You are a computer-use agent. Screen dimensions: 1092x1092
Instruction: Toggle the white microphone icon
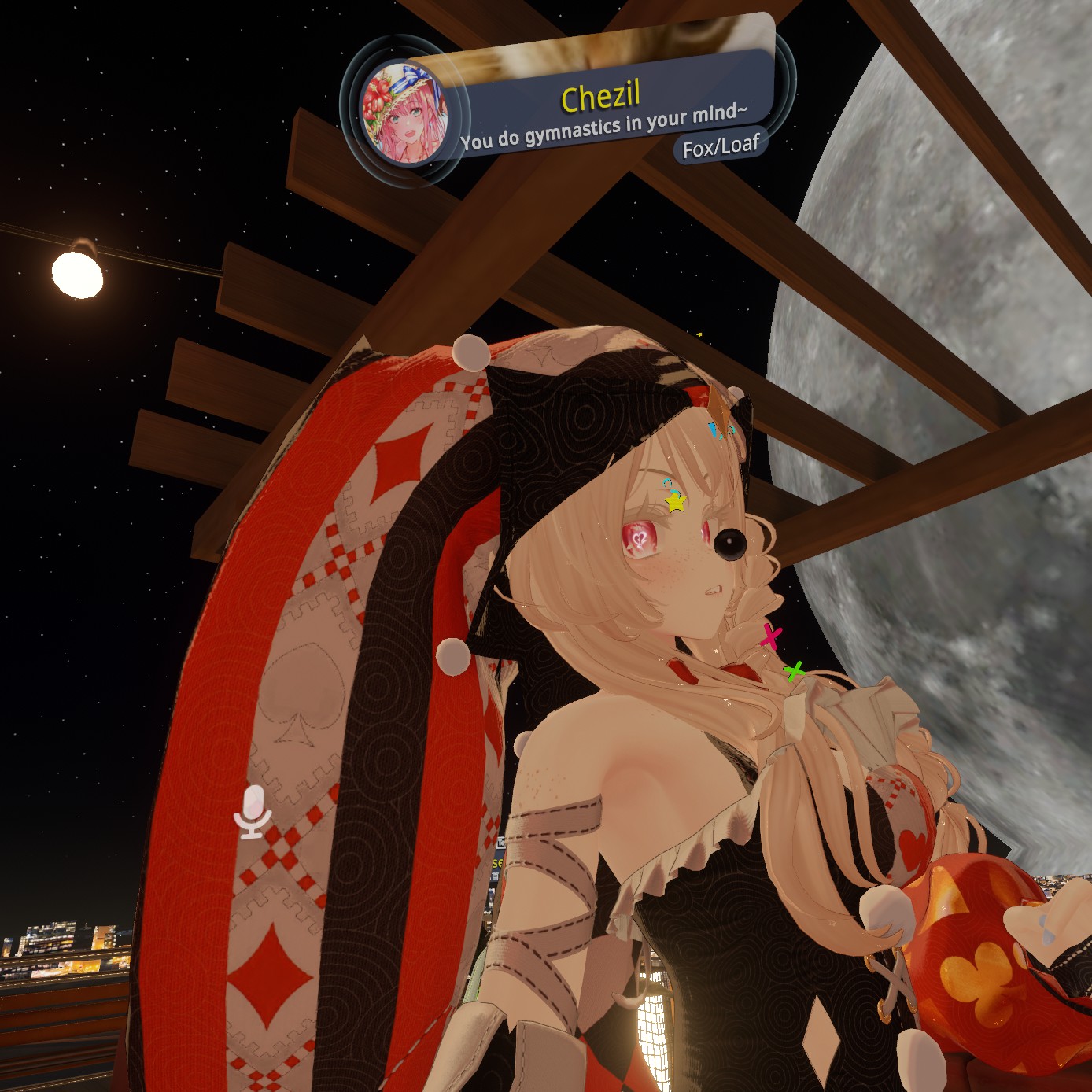pos(253,811)
